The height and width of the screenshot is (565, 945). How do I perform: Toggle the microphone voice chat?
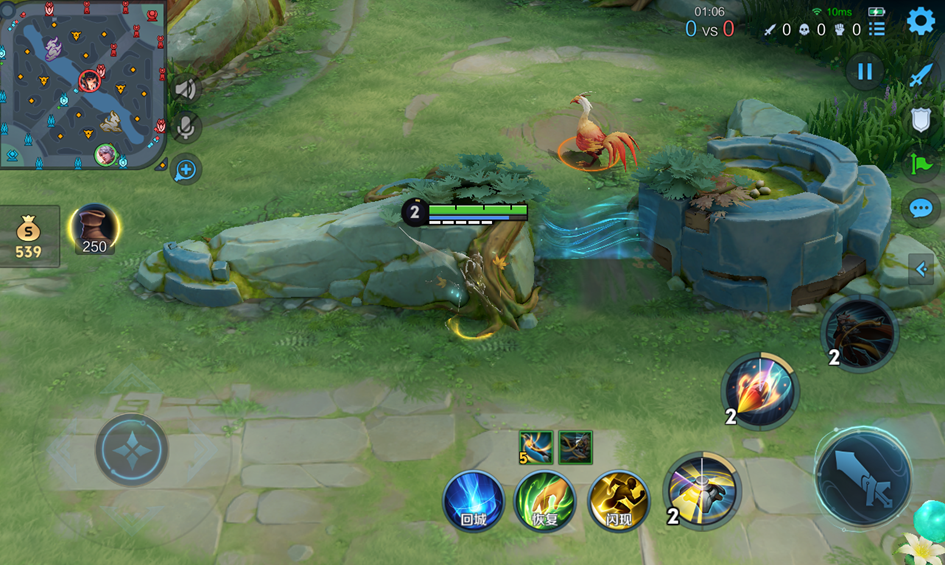[186, 127]
